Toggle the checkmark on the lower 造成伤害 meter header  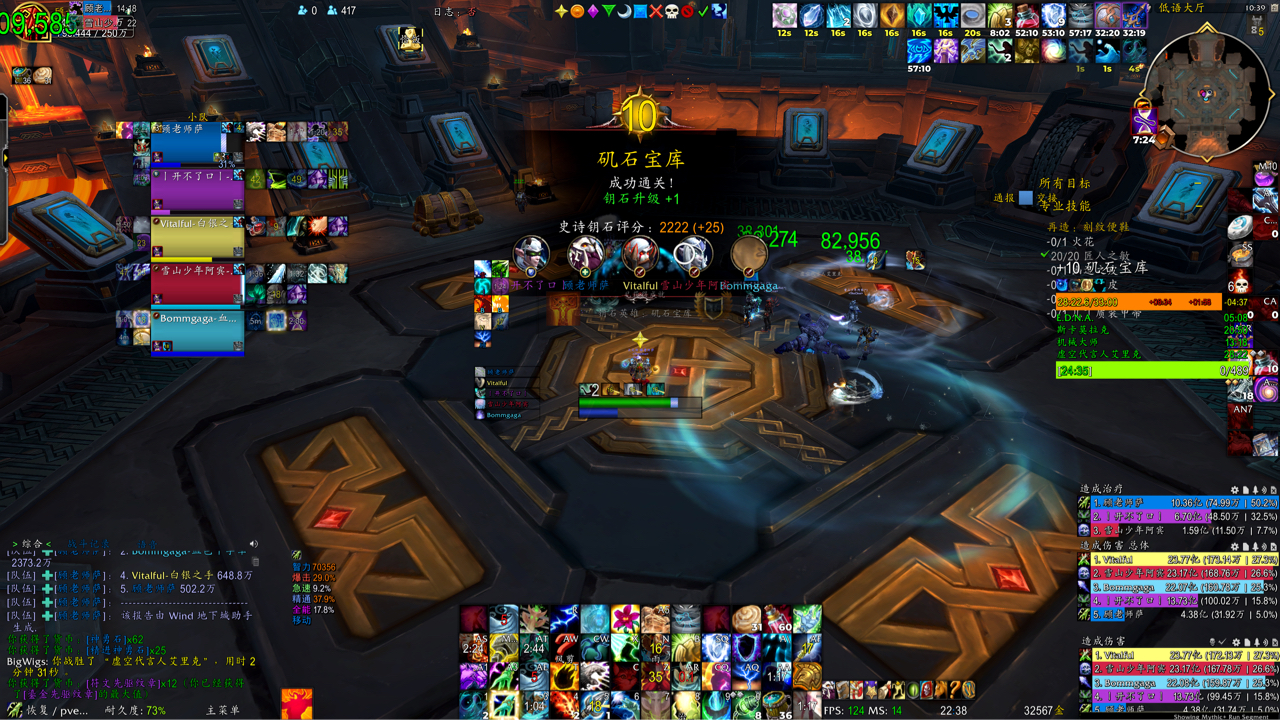1221,643
